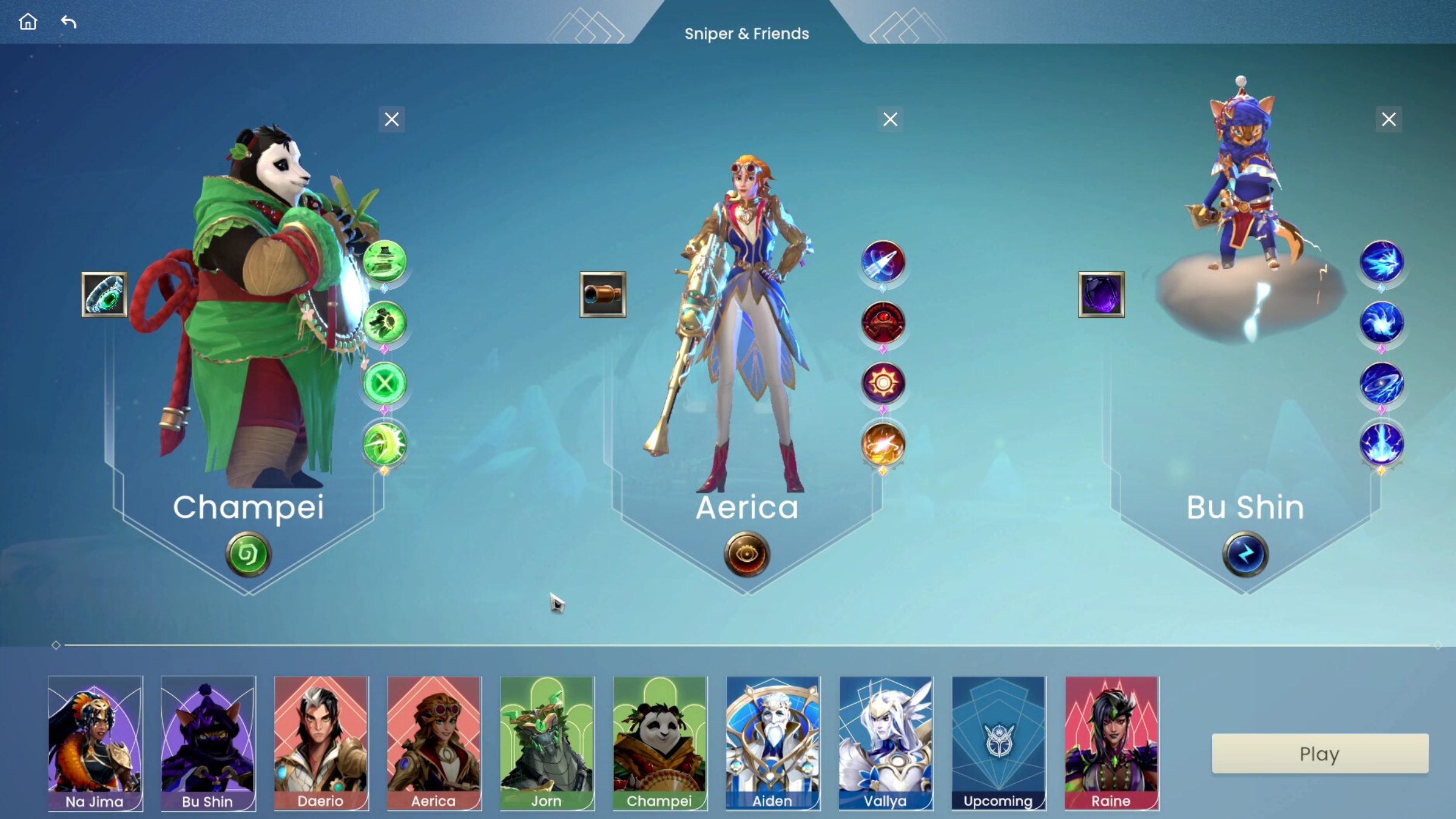Image resolution: width=1456 pixels, height=819 pixels.
Task: Remove Aerica from the team
Action: [890, 120]
